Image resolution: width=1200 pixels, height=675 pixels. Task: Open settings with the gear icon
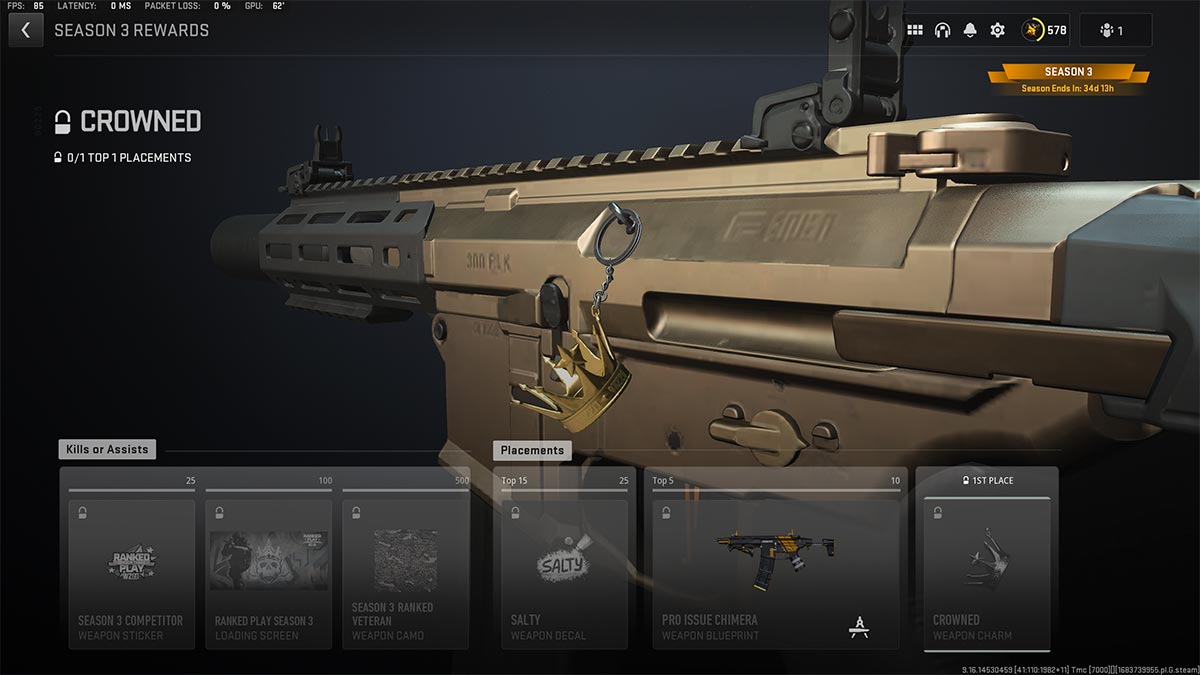click(x=997, y=30)
